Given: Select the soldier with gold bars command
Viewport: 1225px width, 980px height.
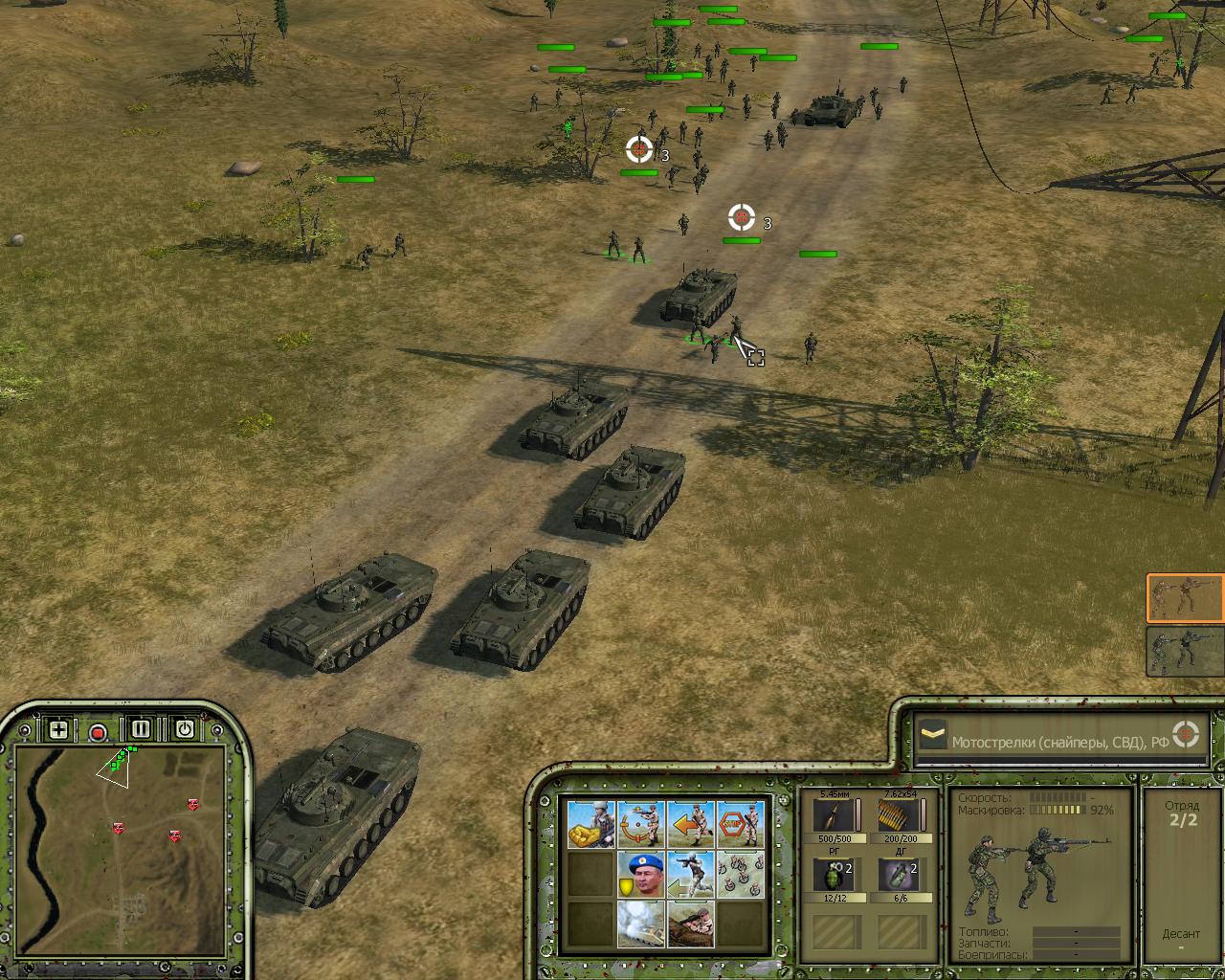Looking at the screenshot, I should pos(591,824).
